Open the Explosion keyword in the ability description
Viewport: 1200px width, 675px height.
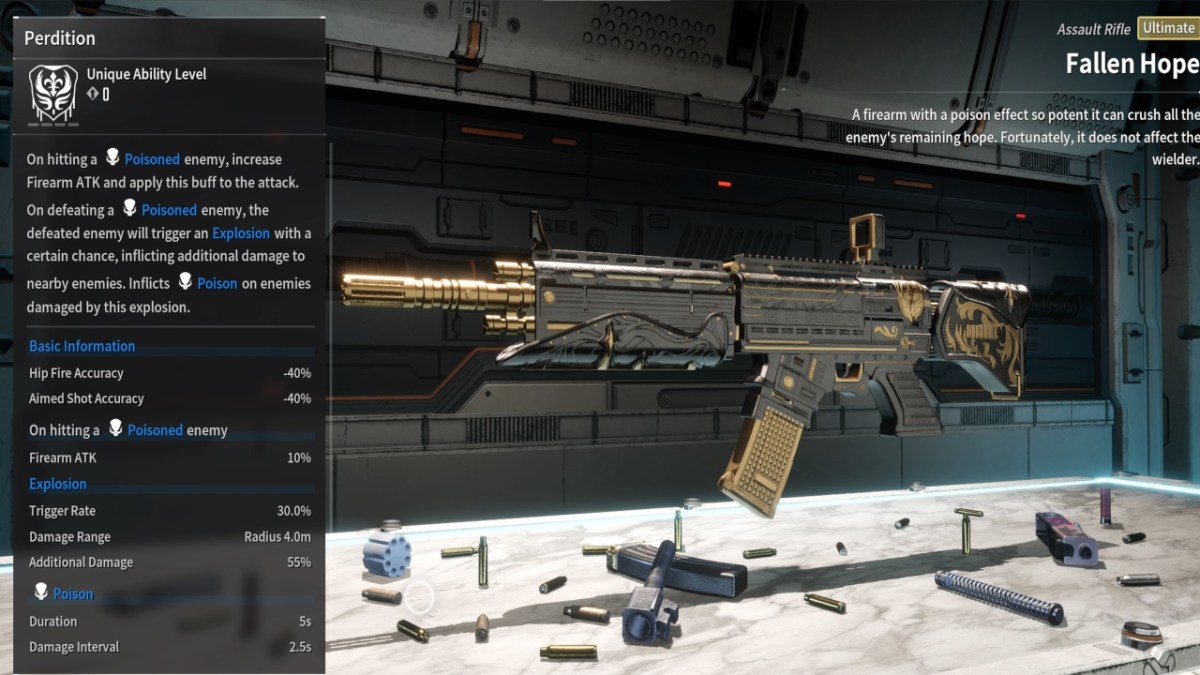241,233
